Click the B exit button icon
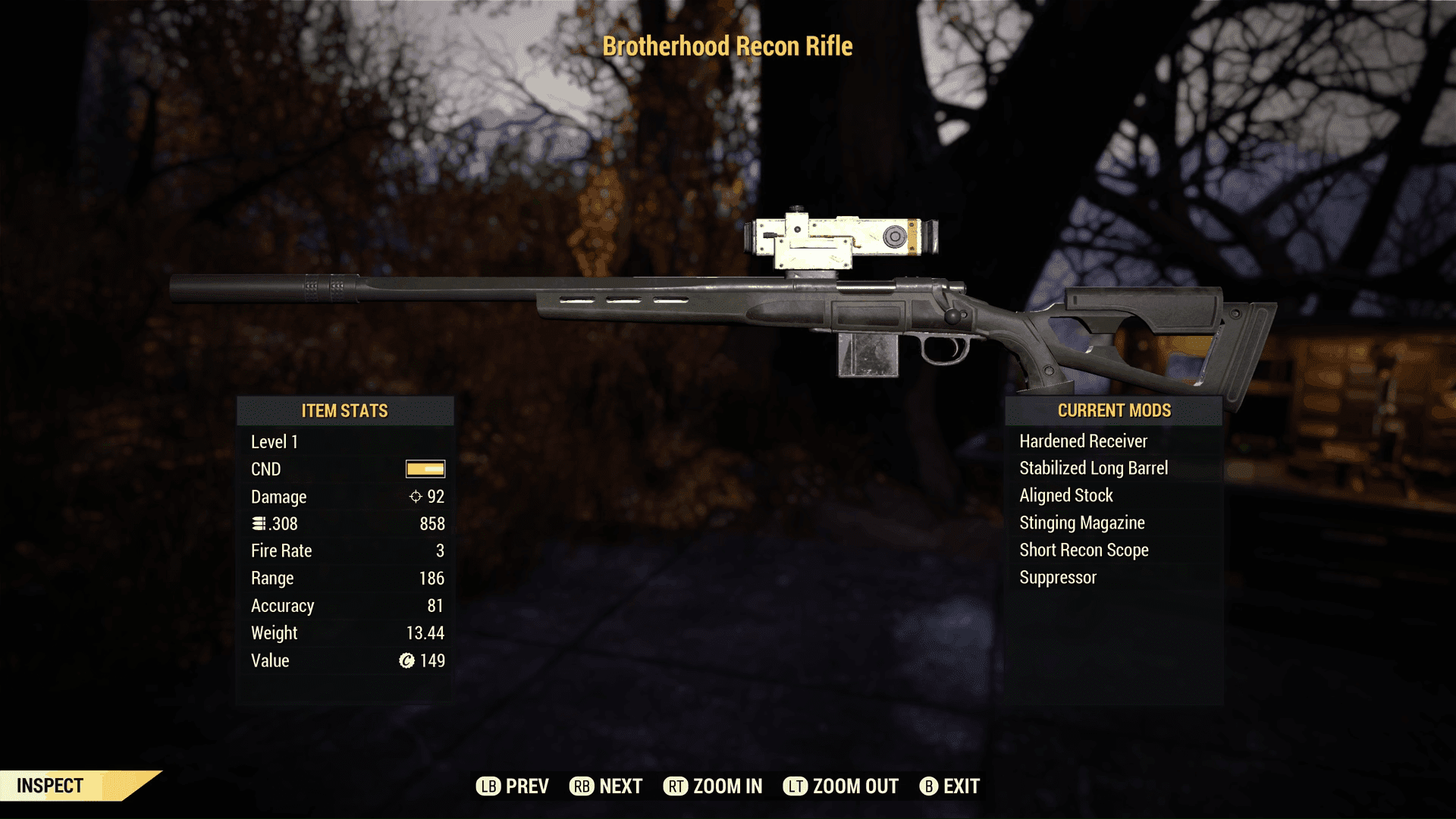The width and height of the screenshot is (1456, 819). click(928, 786)
